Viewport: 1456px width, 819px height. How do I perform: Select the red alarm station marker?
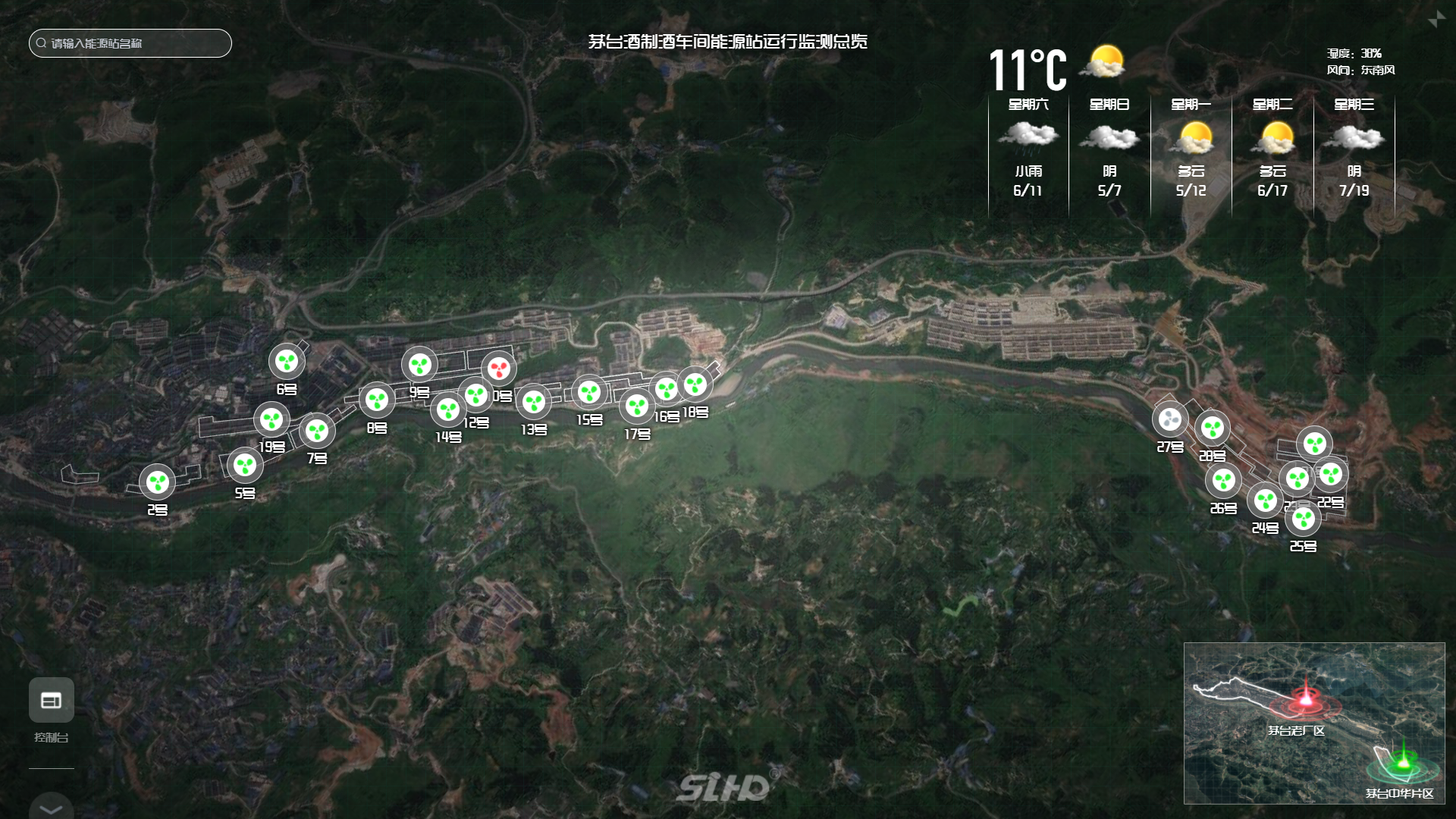tap(498, 369)
